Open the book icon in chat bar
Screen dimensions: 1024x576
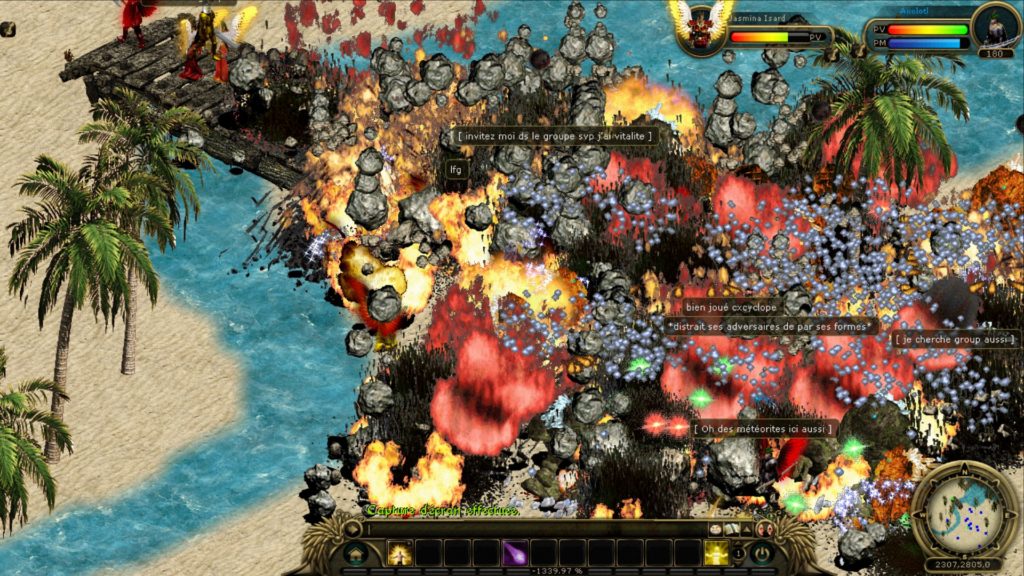point(733,528)
